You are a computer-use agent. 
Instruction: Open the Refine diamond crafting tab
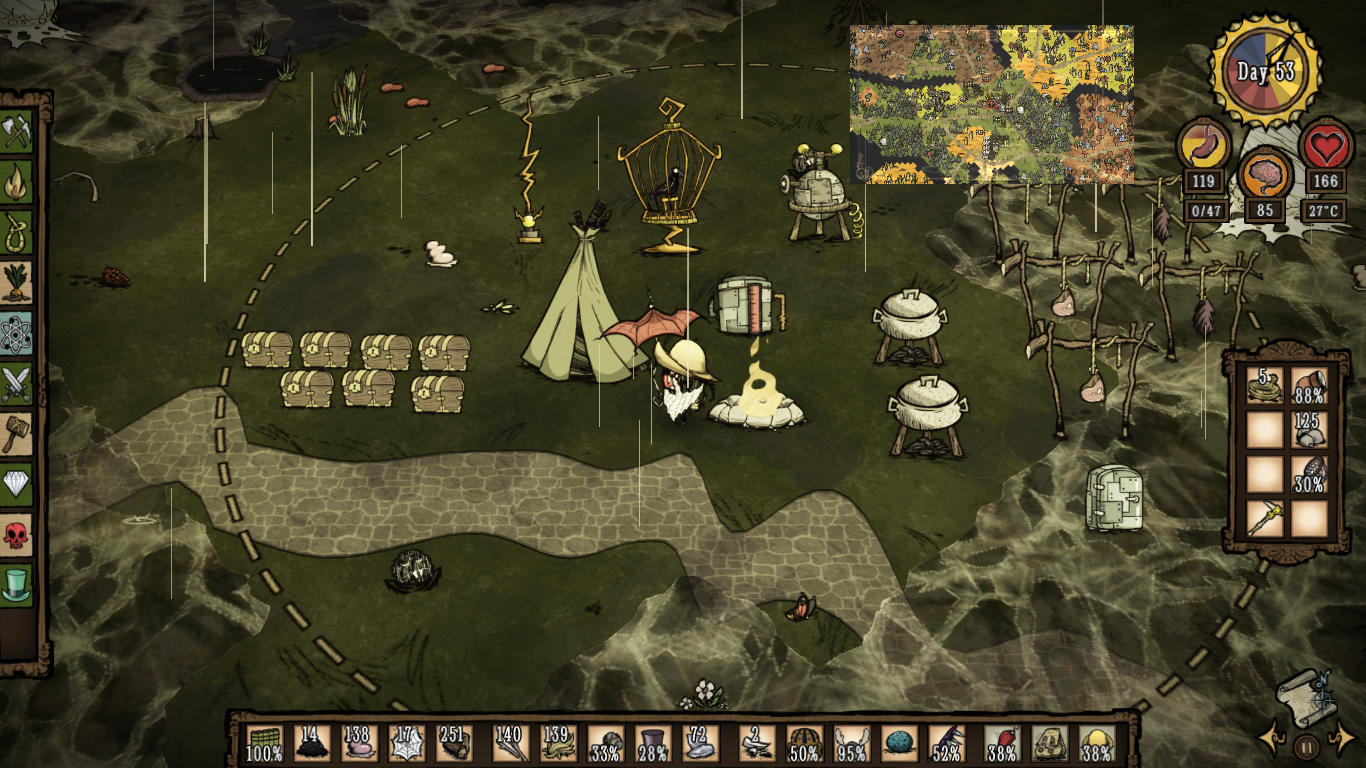pos(17,484)
